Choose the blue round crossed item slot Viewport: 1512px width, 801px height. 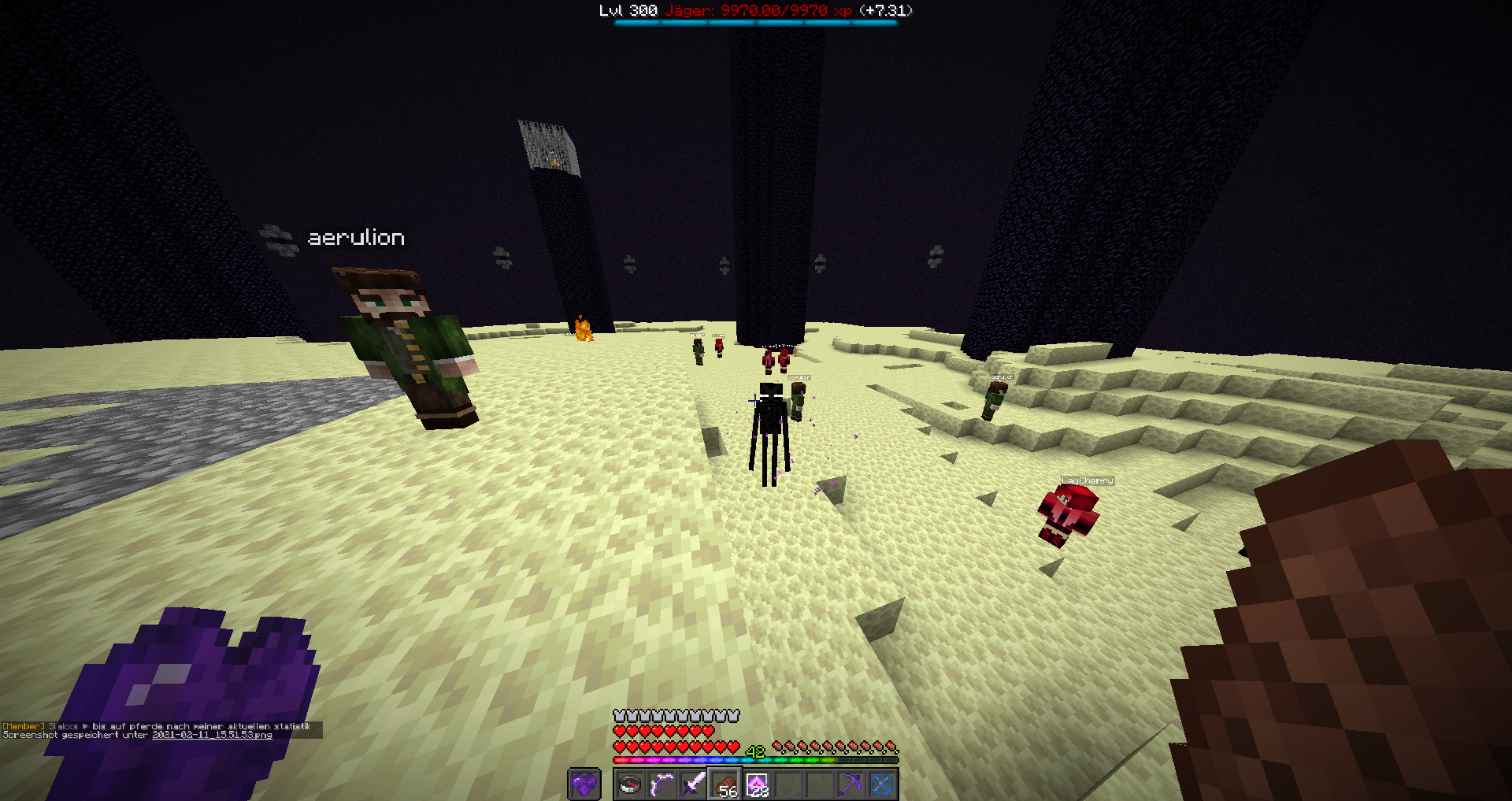point(882,784)
